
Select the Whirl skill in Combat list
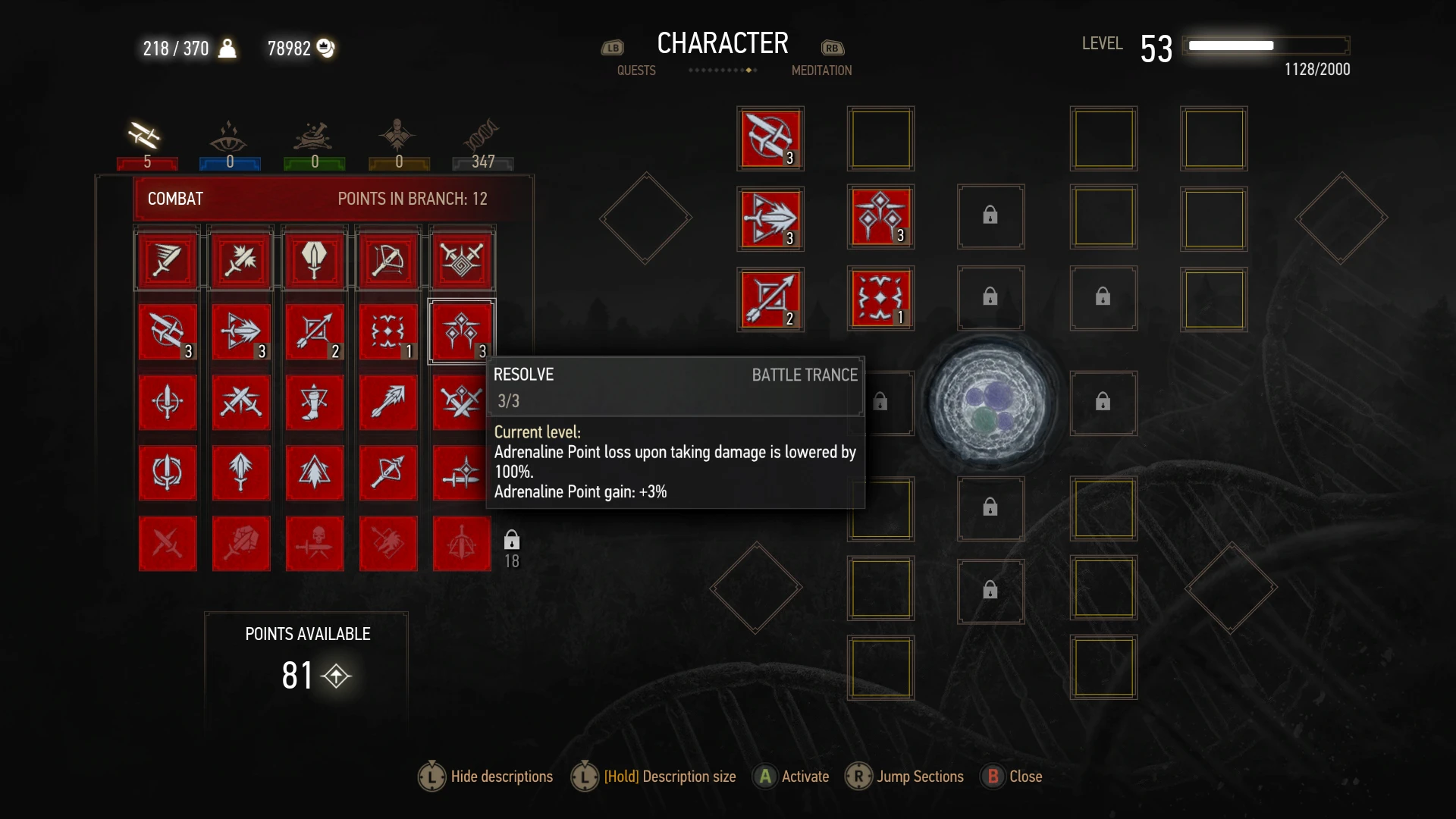click(x=168, y=472)
